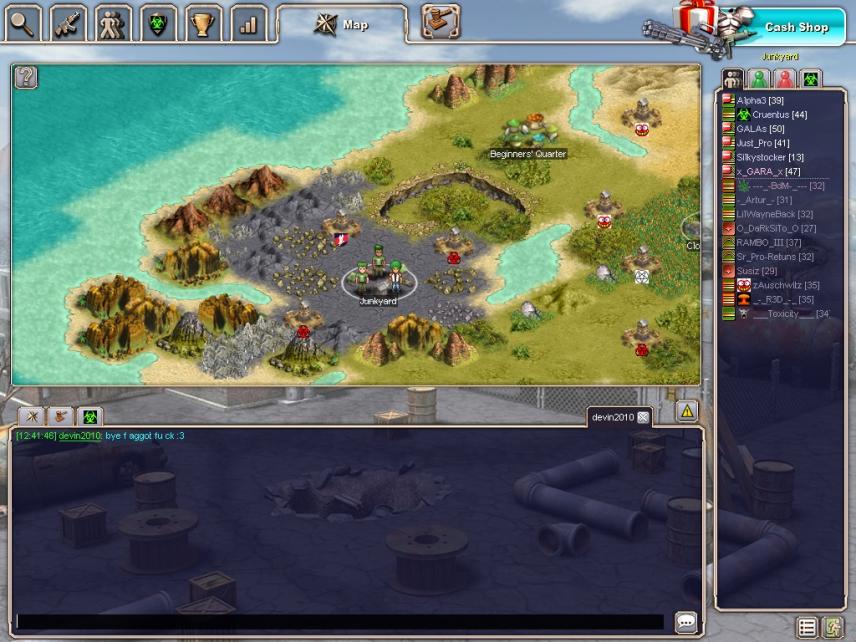The height and width of the screenshot is (642, 856).
Task: Focus the chat message input field
Action: coord(340,622)
